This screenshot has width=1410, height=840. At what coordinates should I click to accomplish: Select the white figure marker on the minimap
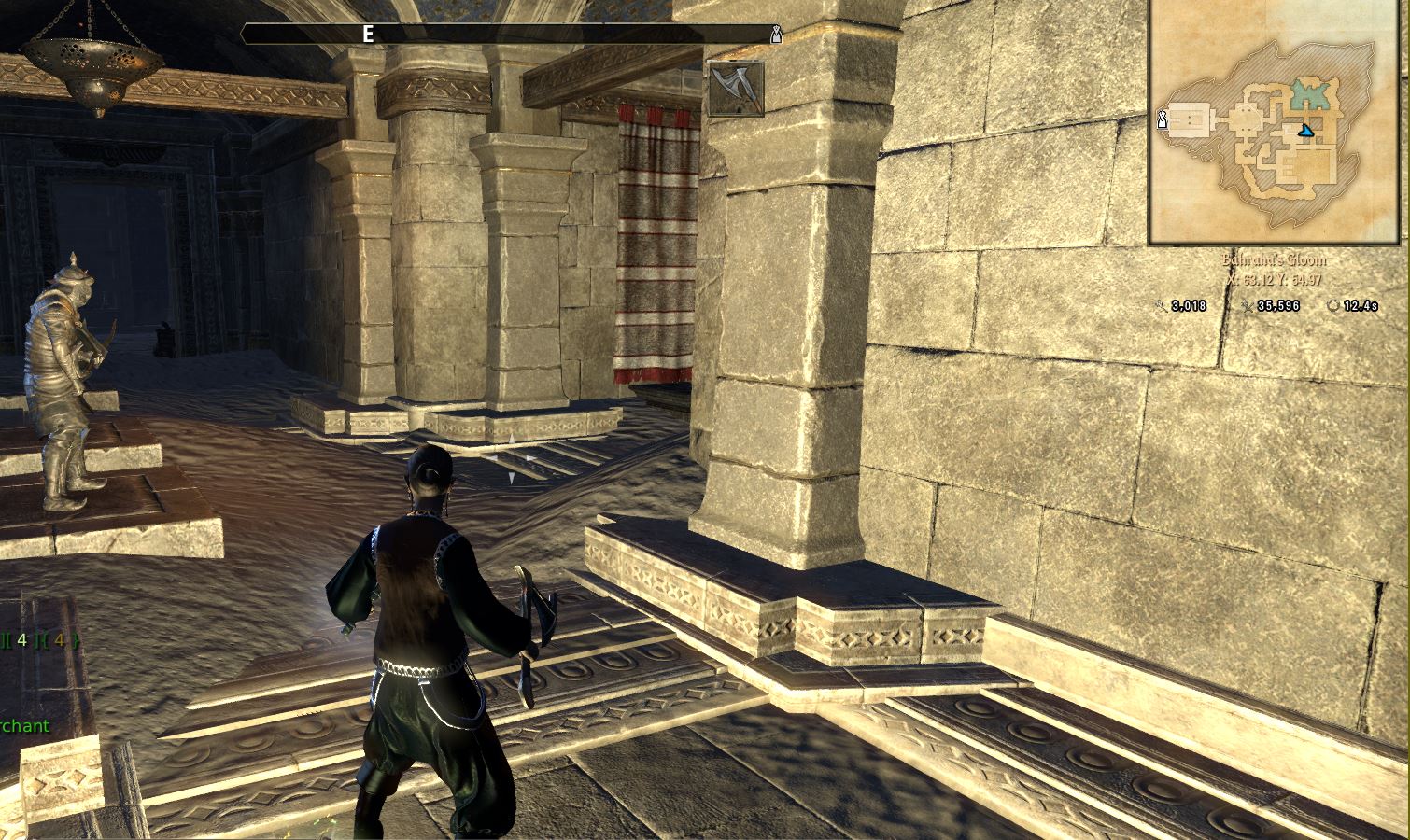tap(1162, 119)
